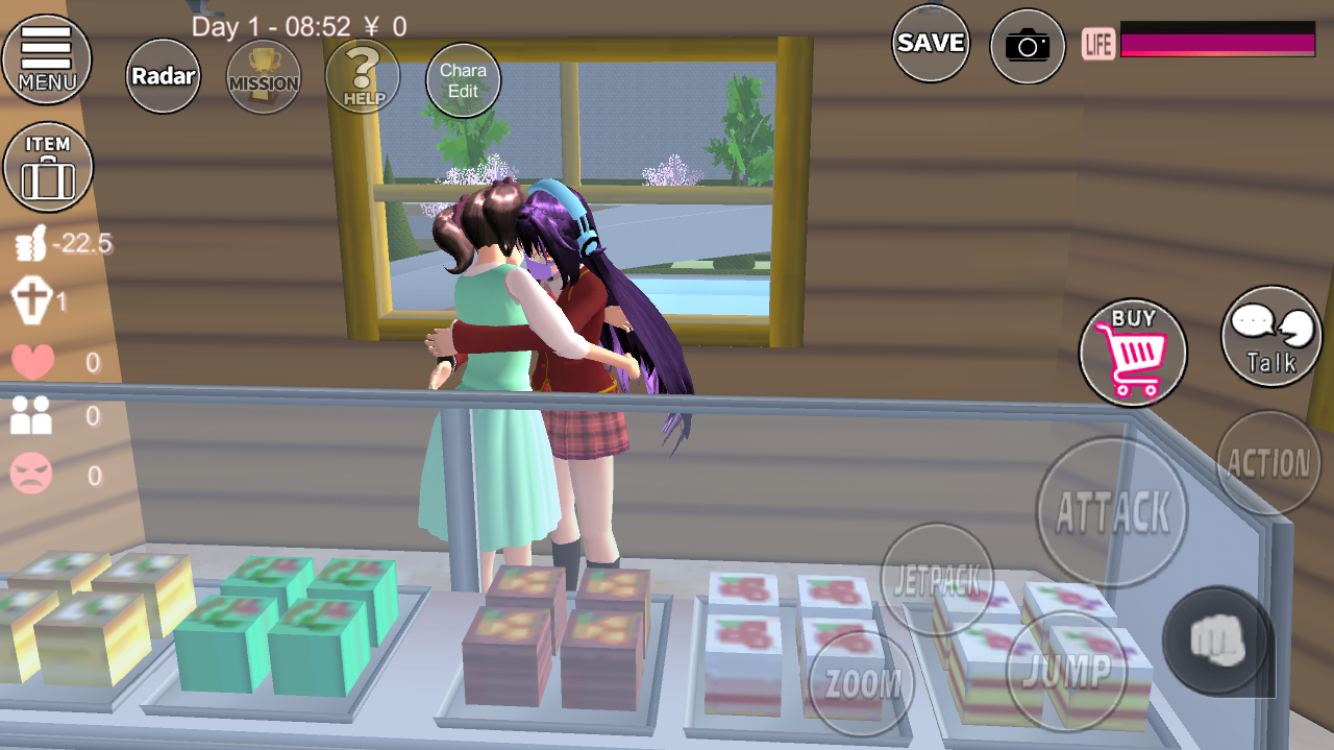
Task: Tap the SAVE button
Action: click(930, 43)
